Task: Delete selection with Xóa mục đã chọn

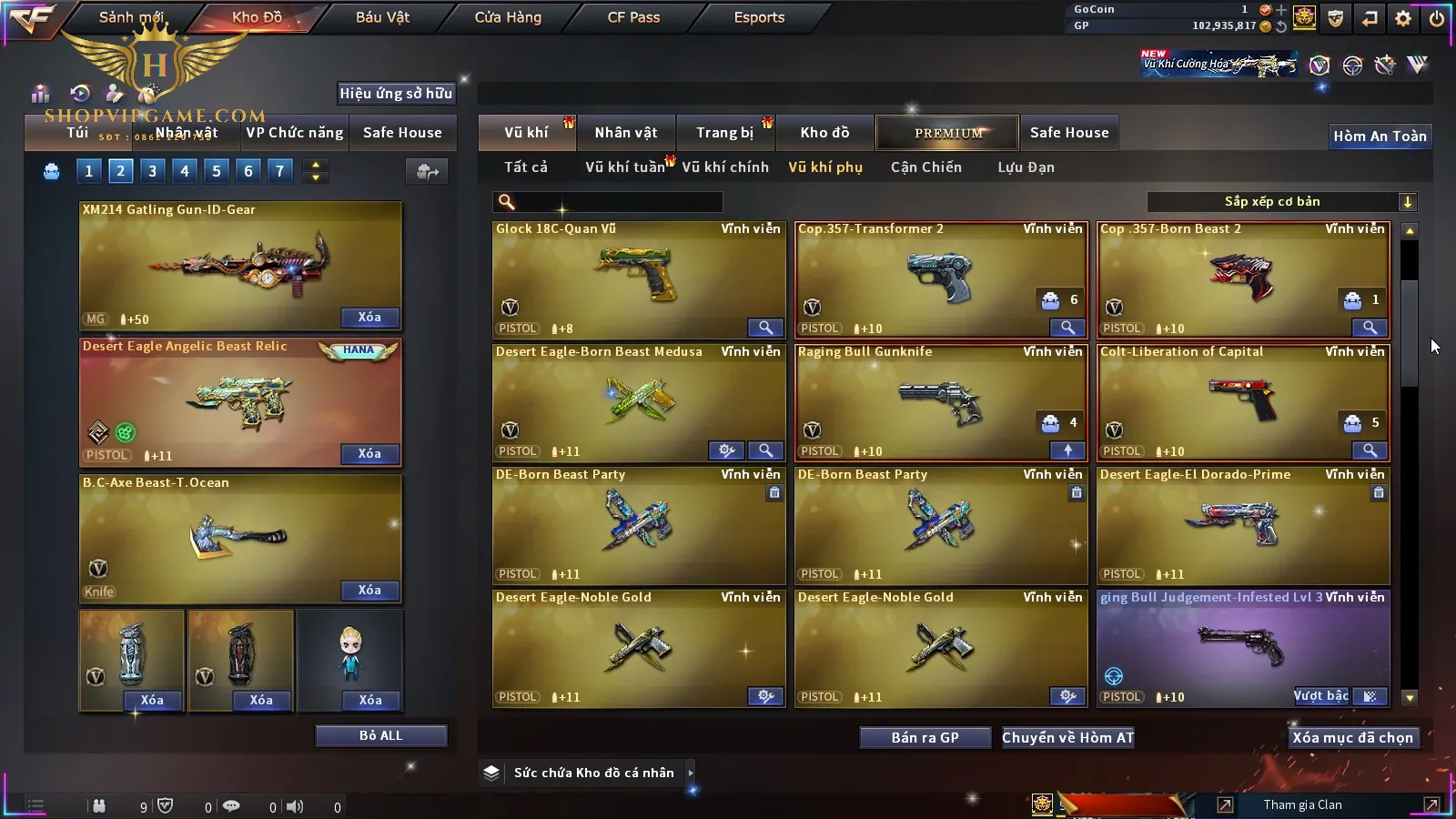Action: (1352, 738)
